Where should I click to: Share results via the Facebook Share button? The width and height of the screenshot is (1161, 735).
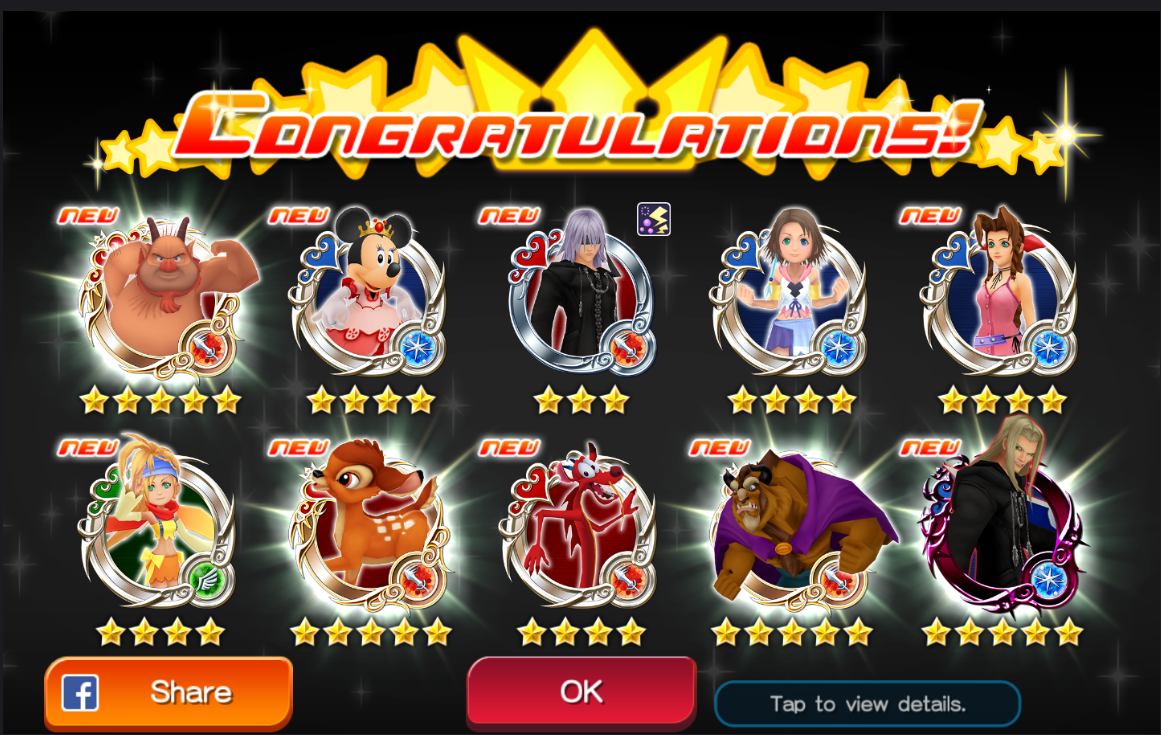tap(168, 692)
